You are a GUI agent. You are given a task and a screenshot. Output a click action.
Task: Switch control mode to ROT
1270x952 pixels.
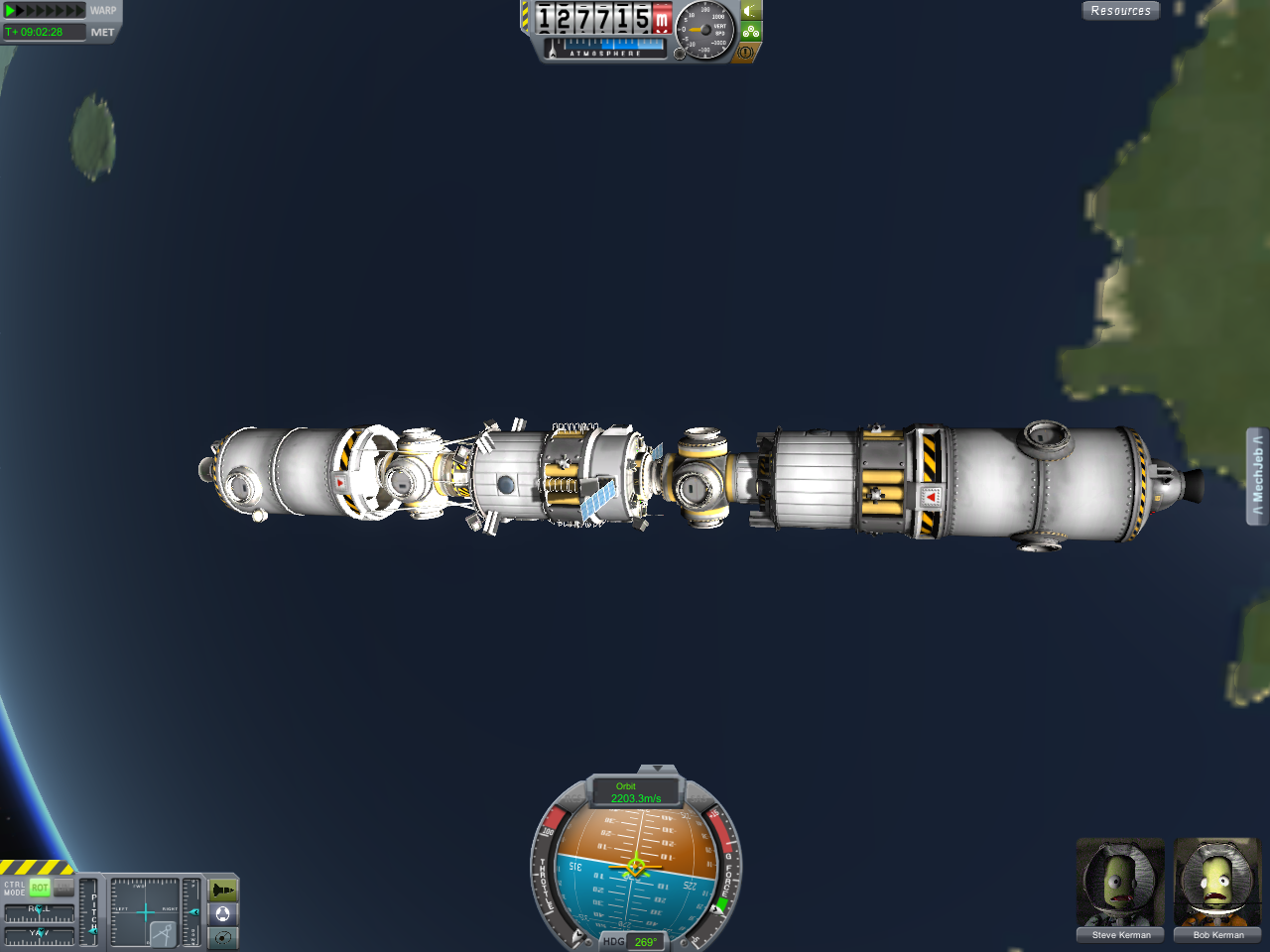tap(40, 888)
